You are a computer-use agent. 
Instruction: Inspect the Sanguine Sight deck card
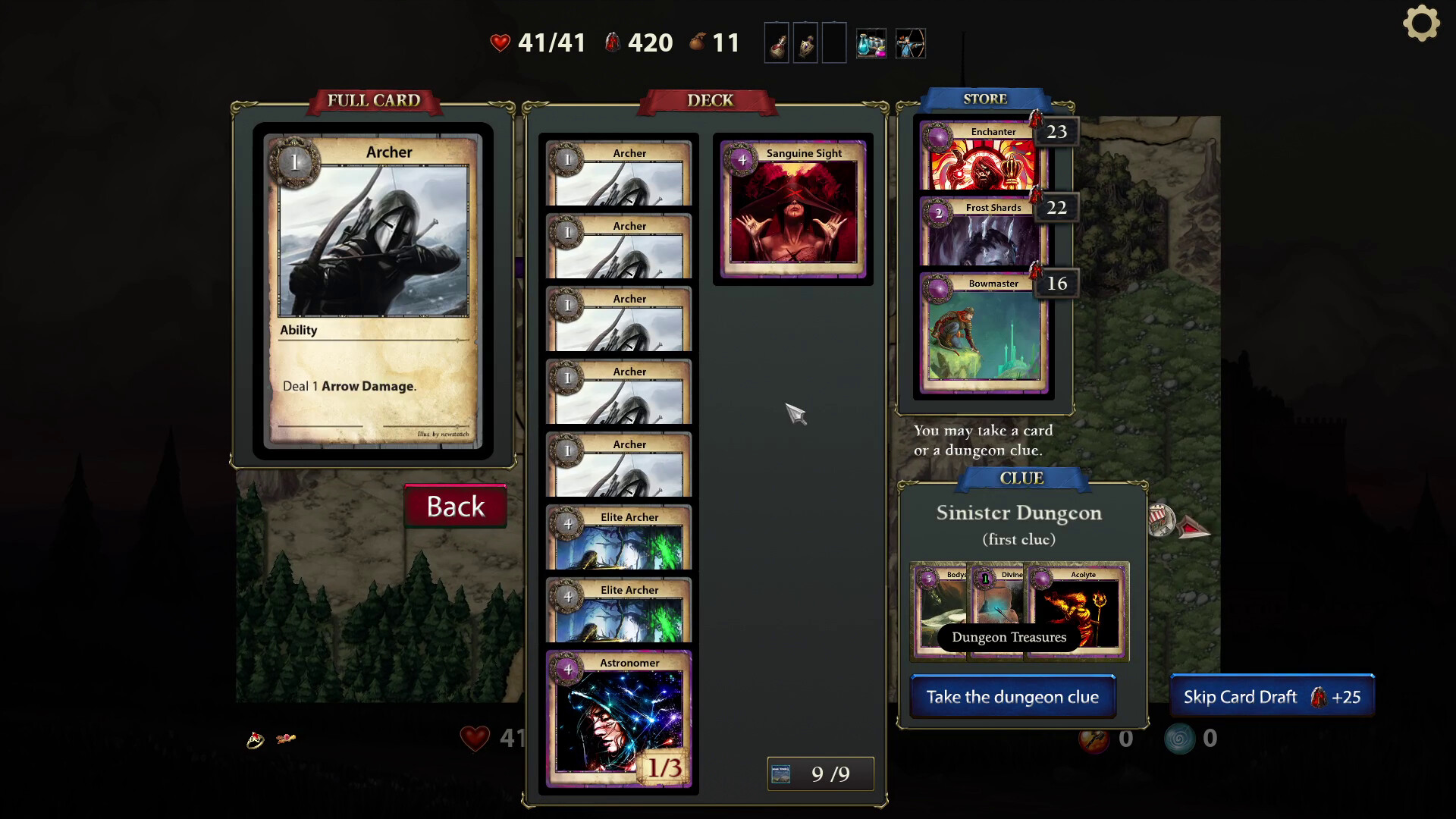click(792, 209)
